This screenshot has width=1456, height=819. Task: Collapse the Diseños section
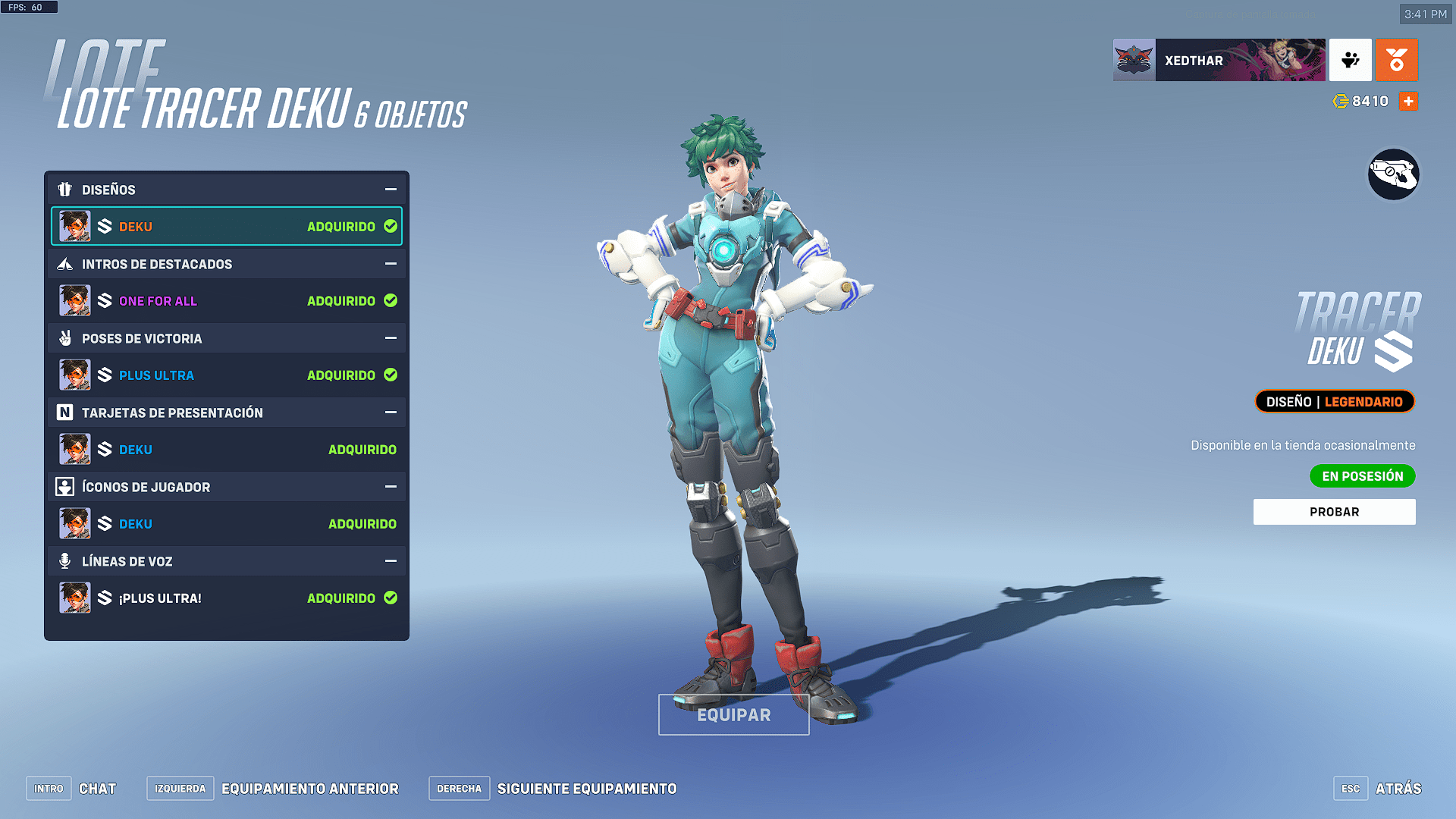pos(391,190)
